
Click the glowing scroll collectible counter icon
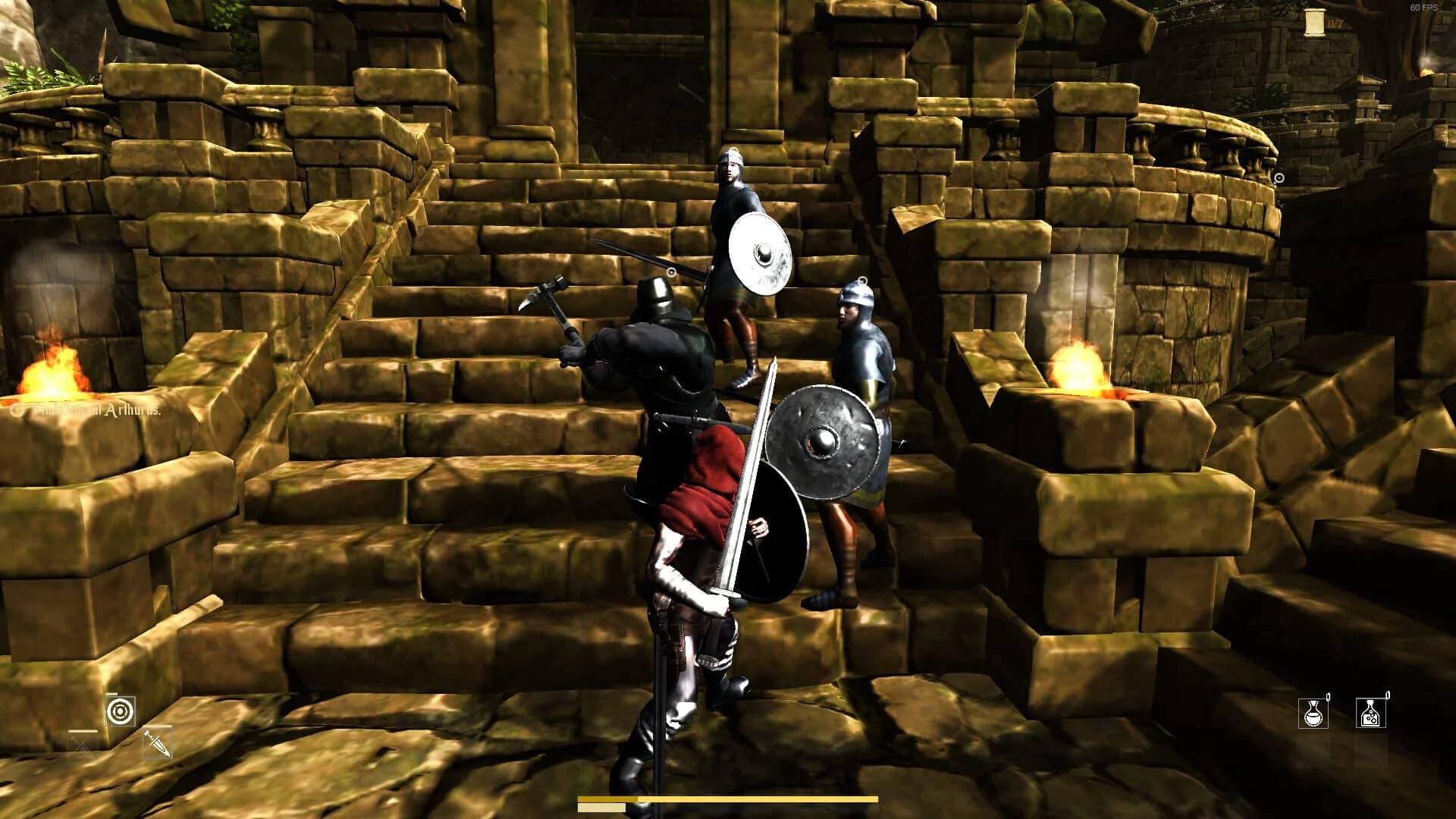tap(1315, 24)
